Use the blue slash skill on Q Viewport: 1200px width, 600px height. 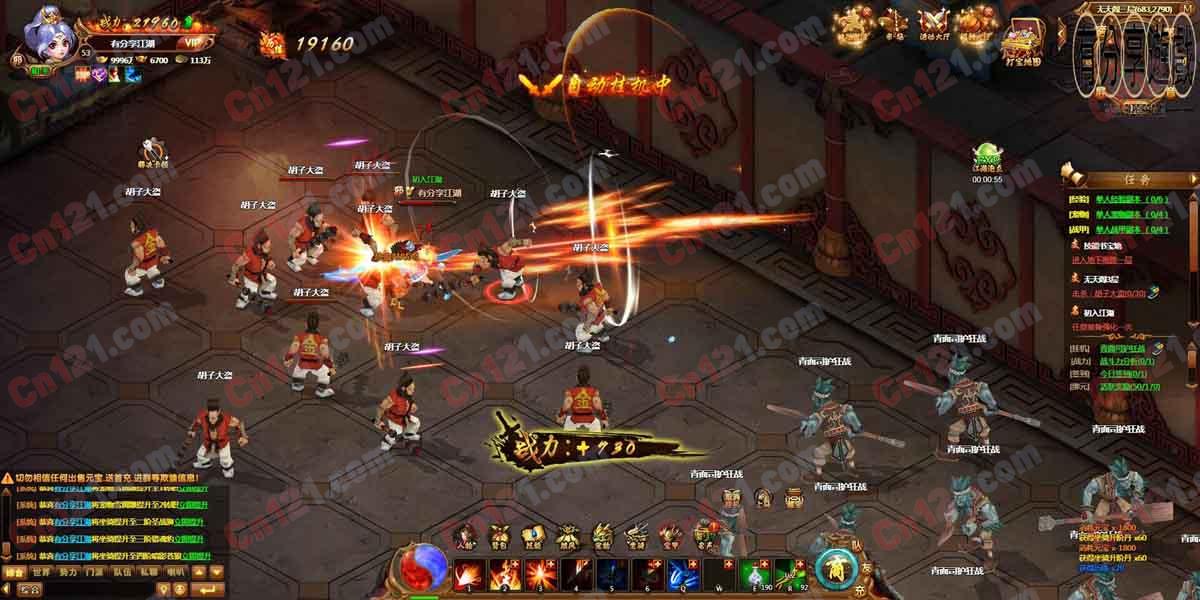tap(685, 574)
